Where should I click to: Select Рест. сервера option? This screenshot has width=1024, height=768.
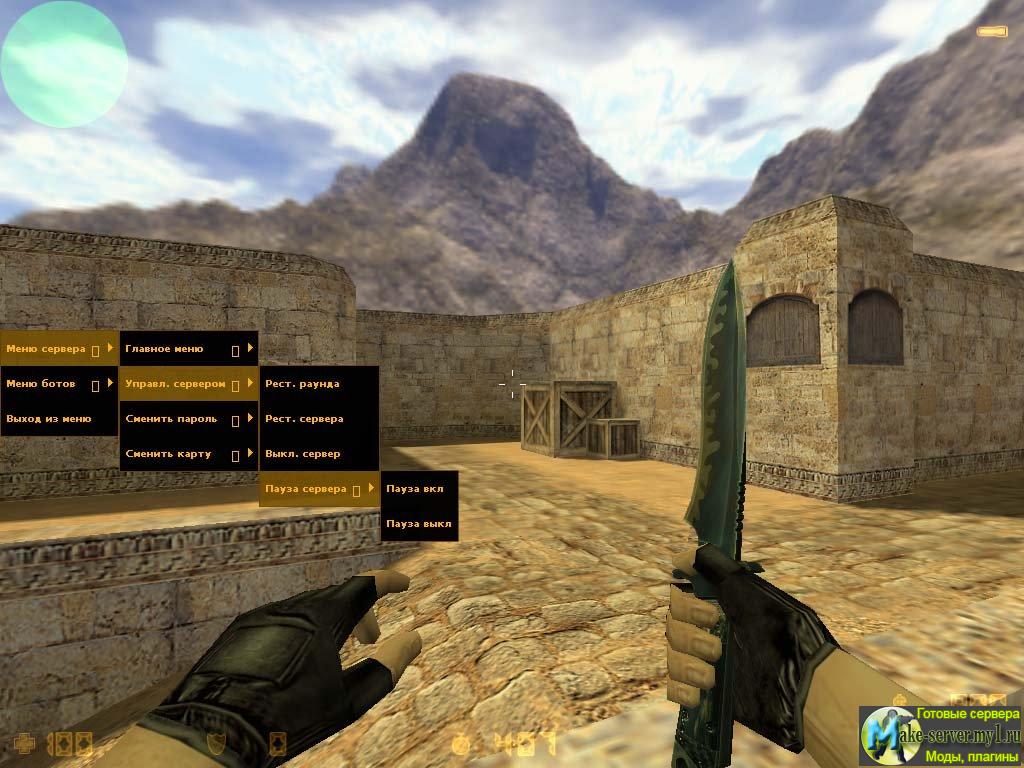pyautogui.click(x=318, y=419)
